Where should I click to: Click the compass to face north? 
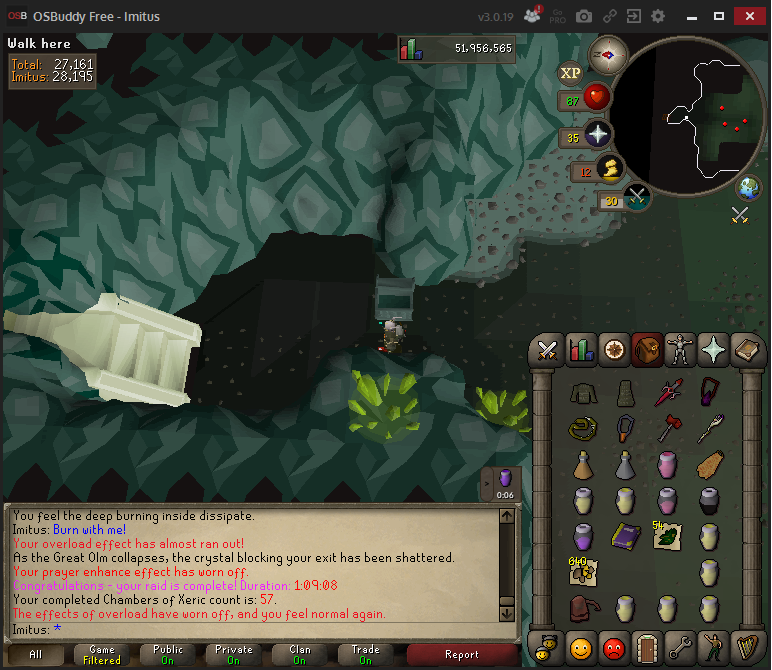(607, 53)
